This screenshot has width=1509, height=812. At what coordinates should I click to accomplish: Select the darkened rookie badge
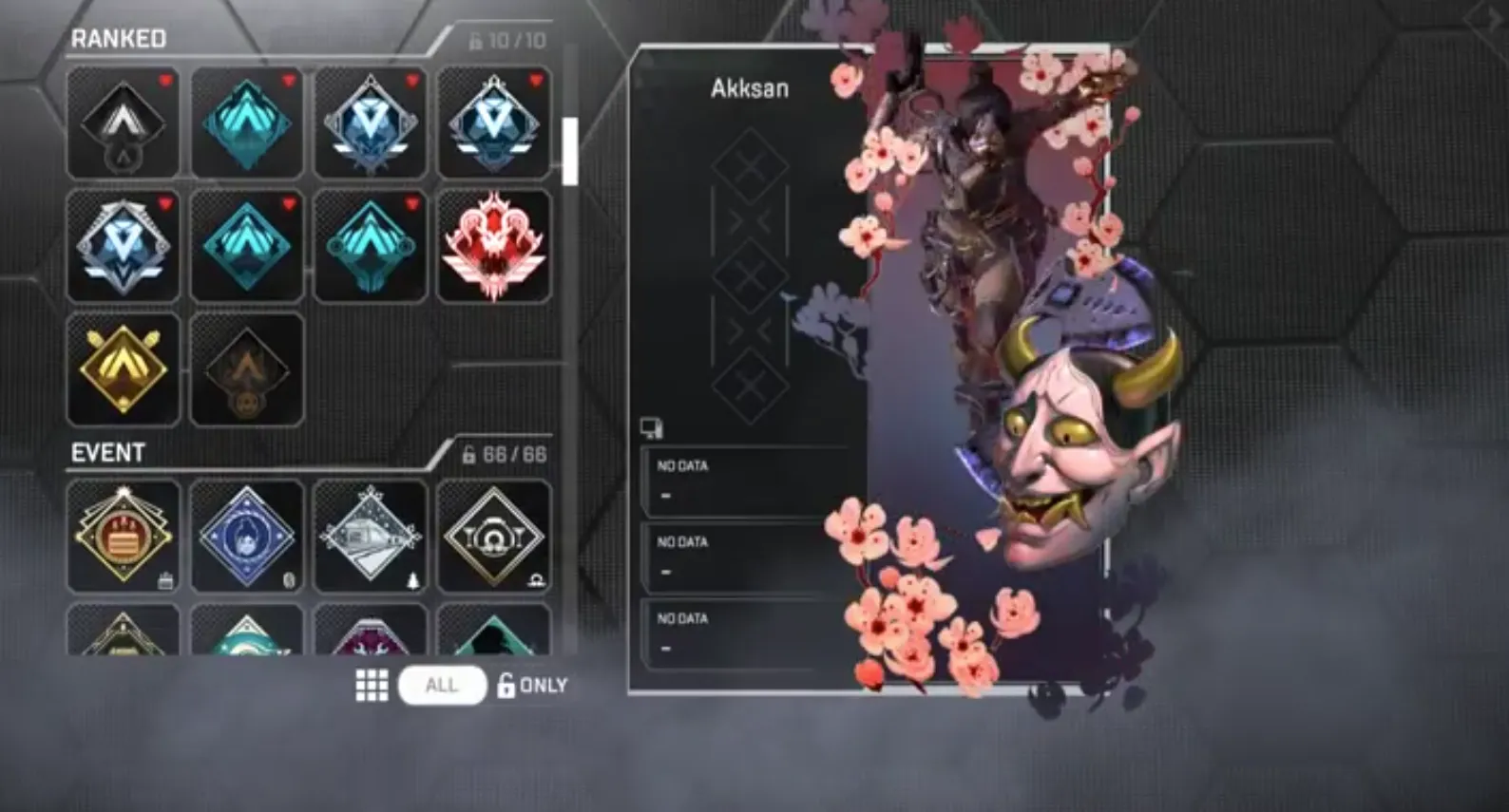[x=246, y=368]
